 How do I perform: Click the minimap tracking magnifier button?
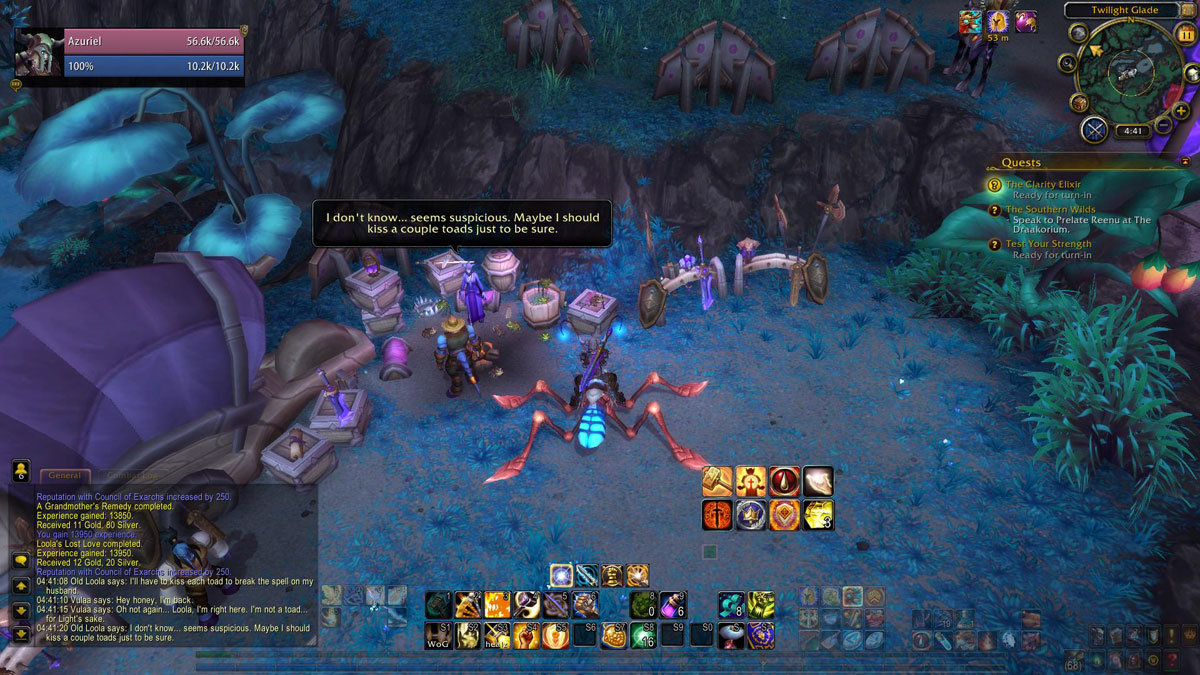click(1068, 64)
